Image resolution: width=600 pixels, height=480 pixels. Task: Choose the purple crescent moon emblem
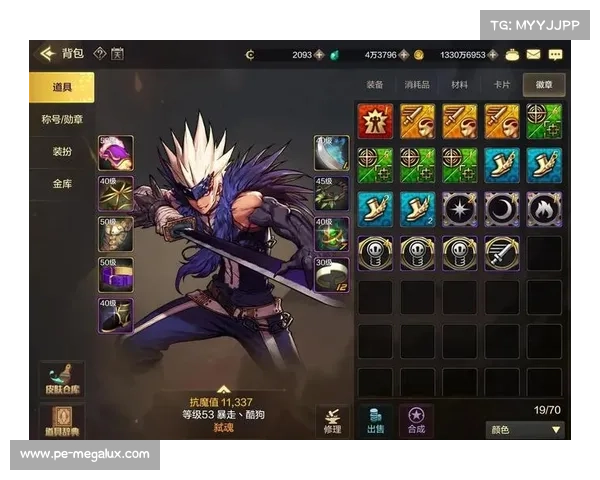click(502, 208)
